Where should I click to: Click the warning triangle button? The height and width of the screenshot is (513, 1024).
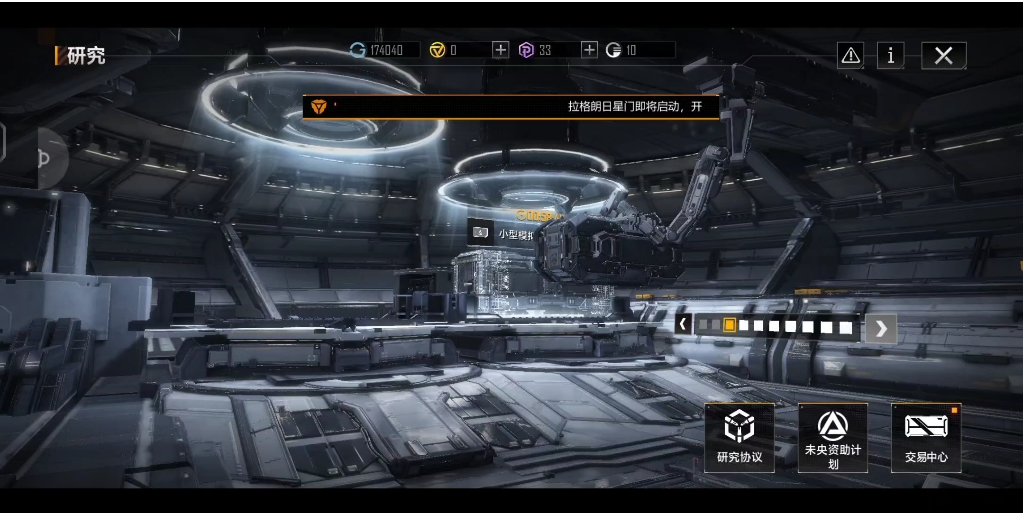850,56
